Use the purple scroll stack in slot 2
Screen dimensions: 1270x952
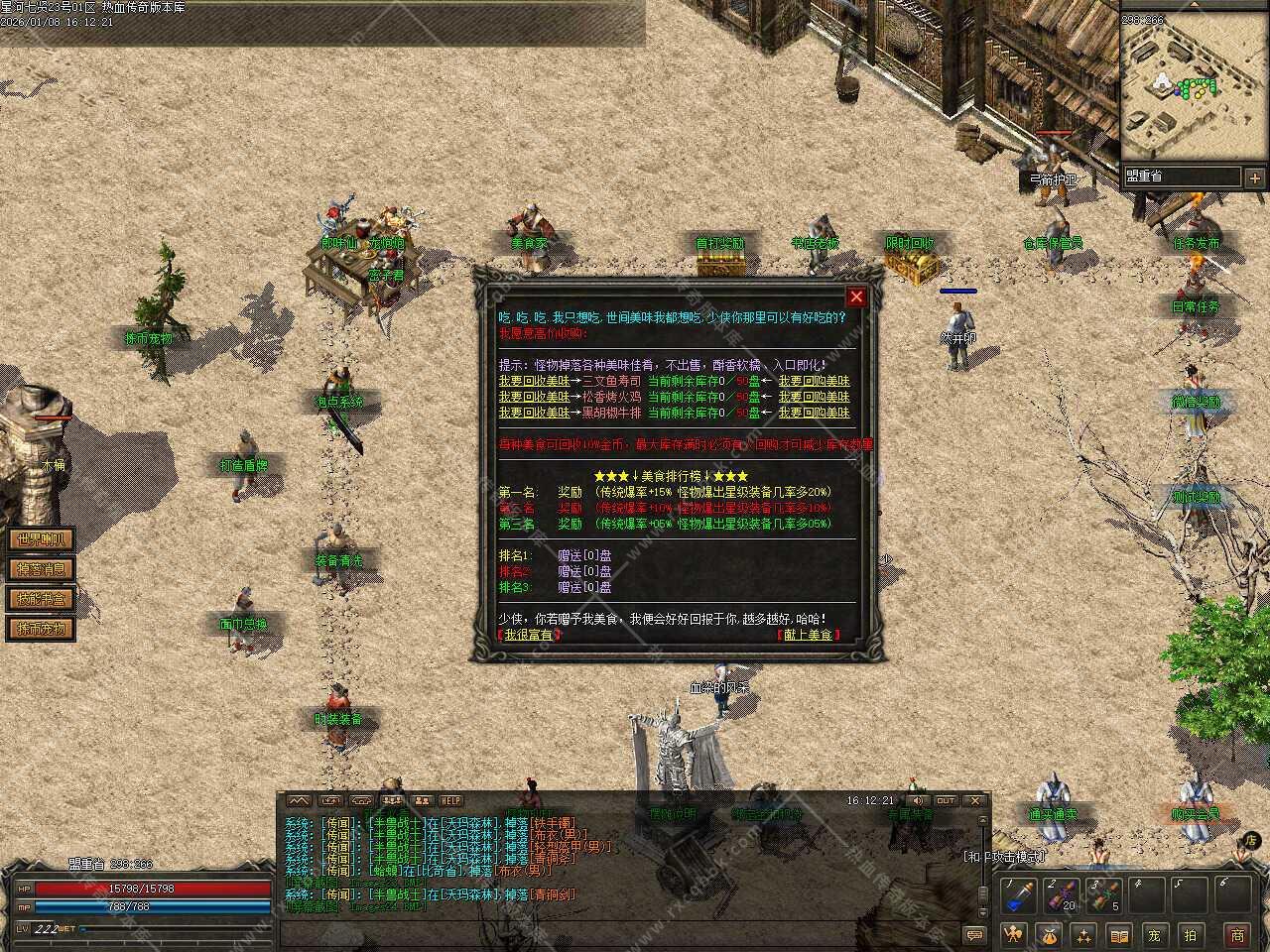coord(1063,895)
